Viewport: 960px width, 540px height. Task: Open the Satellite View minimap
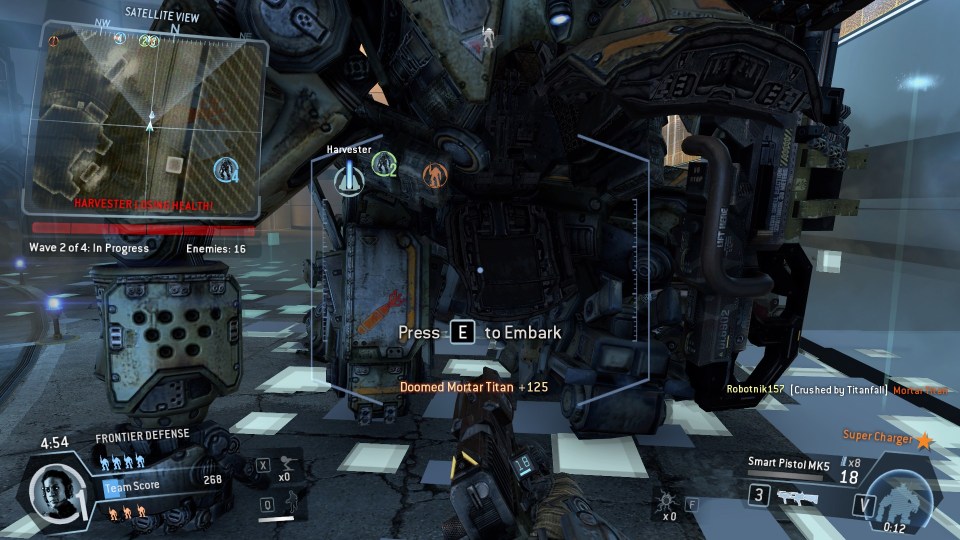click(152, 118)
